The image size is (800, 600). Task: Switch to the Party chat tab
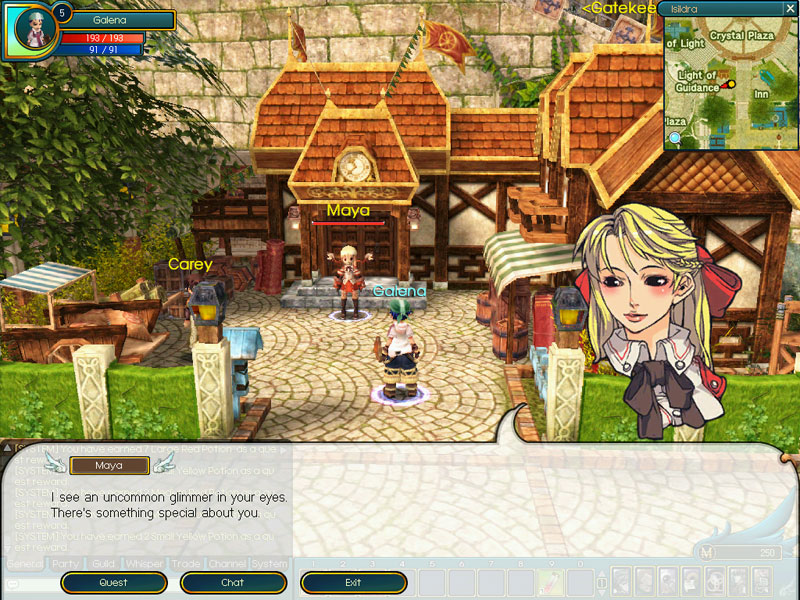click(66, 564)
